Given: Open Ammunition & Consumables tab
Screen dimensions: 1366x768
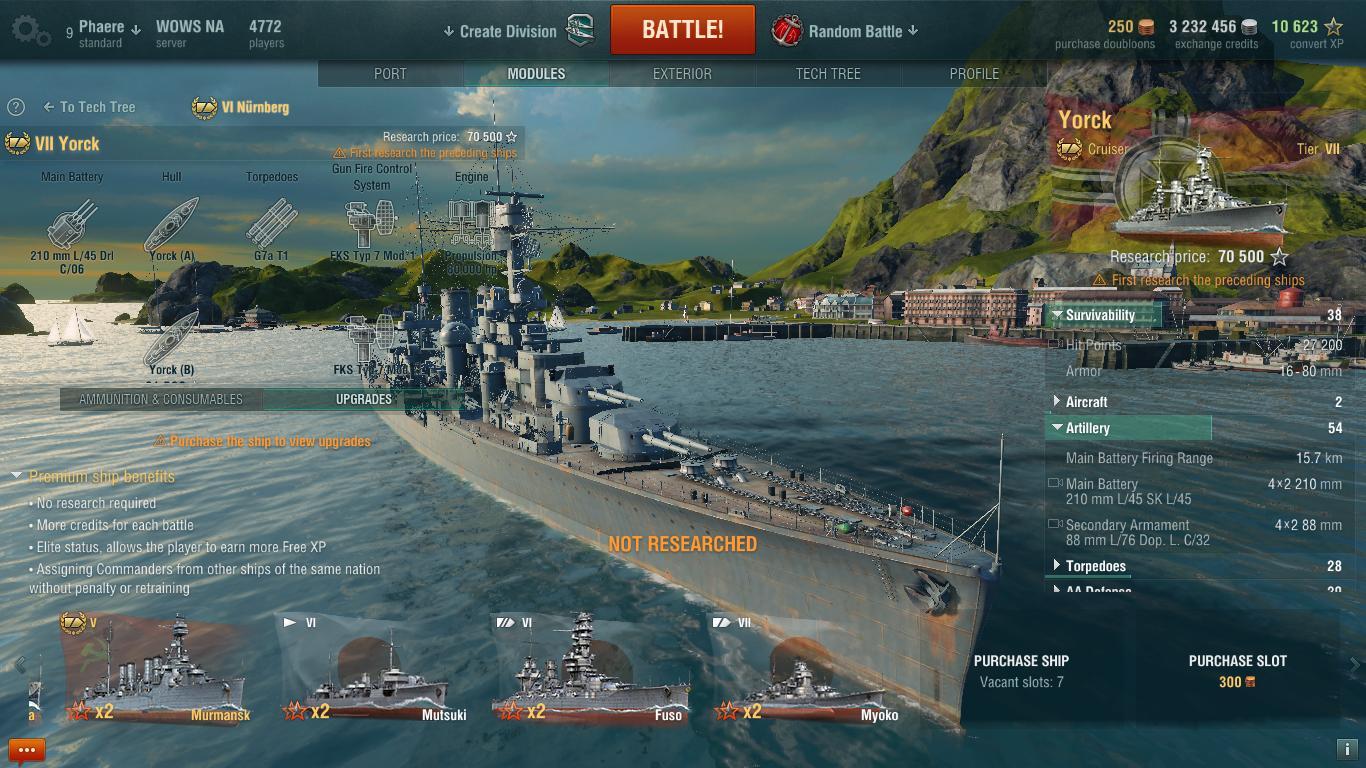Looking at the screenshot, I should (161, 399).
